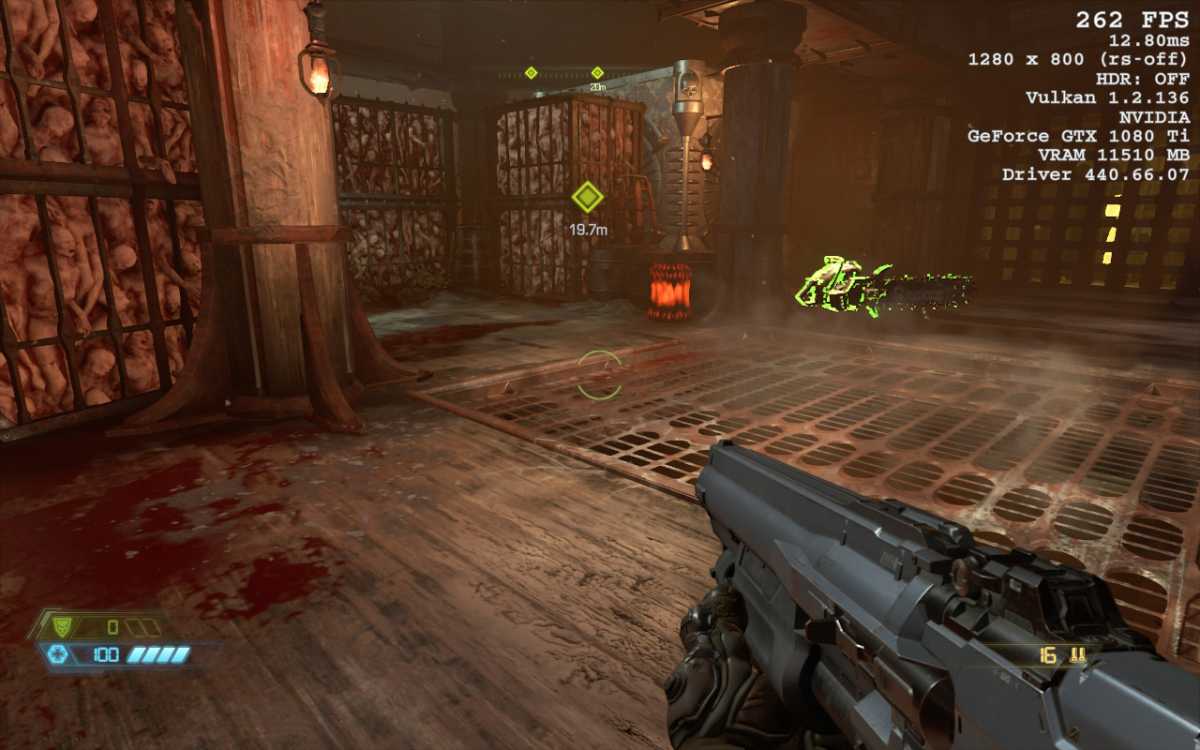
Task: Select the compass marker labeled 20m
Action: point(597,73)
